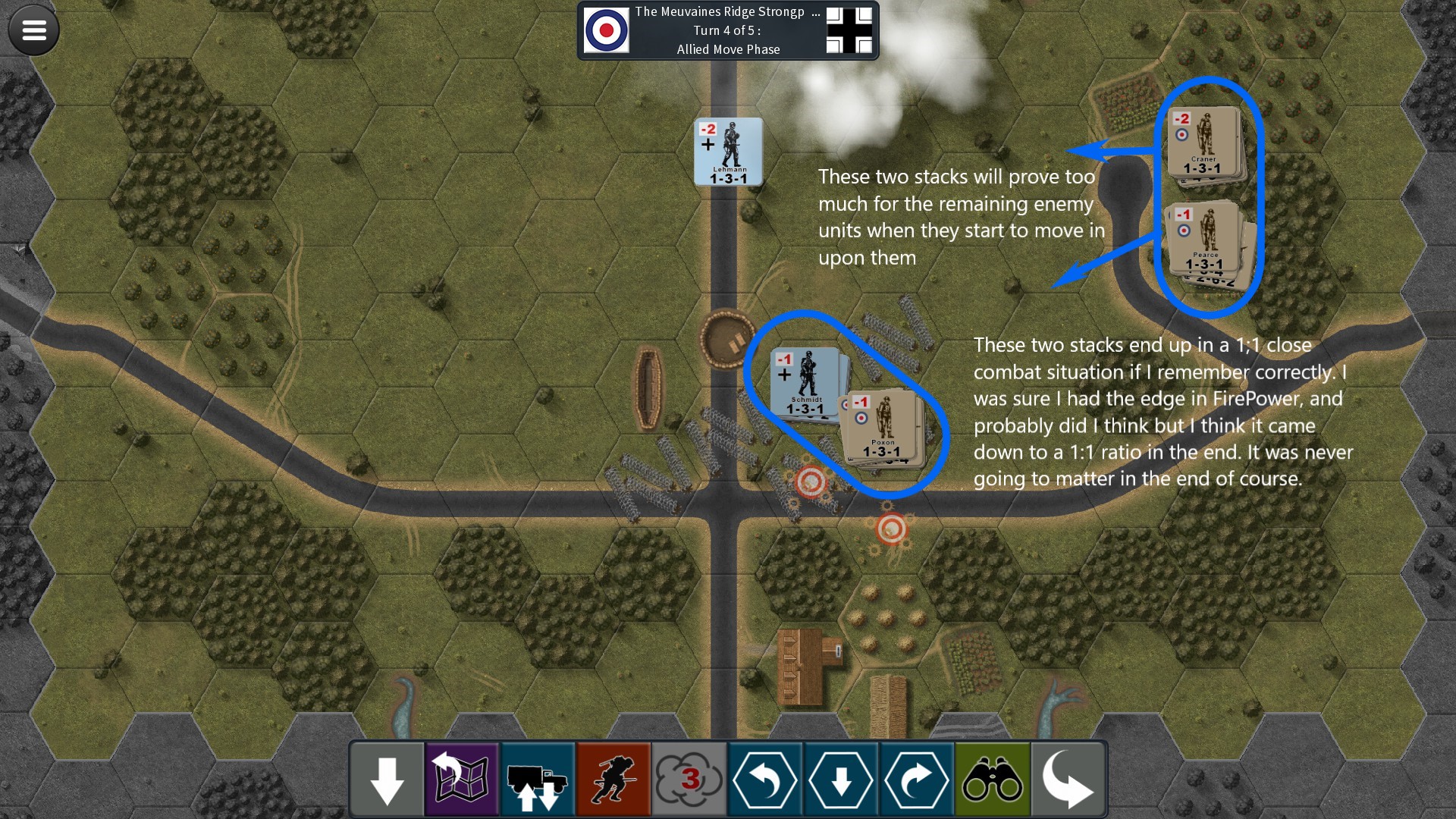
Task: Select the Poxon 1-3-1 Allied stack
Action: (x=883, y=426)
